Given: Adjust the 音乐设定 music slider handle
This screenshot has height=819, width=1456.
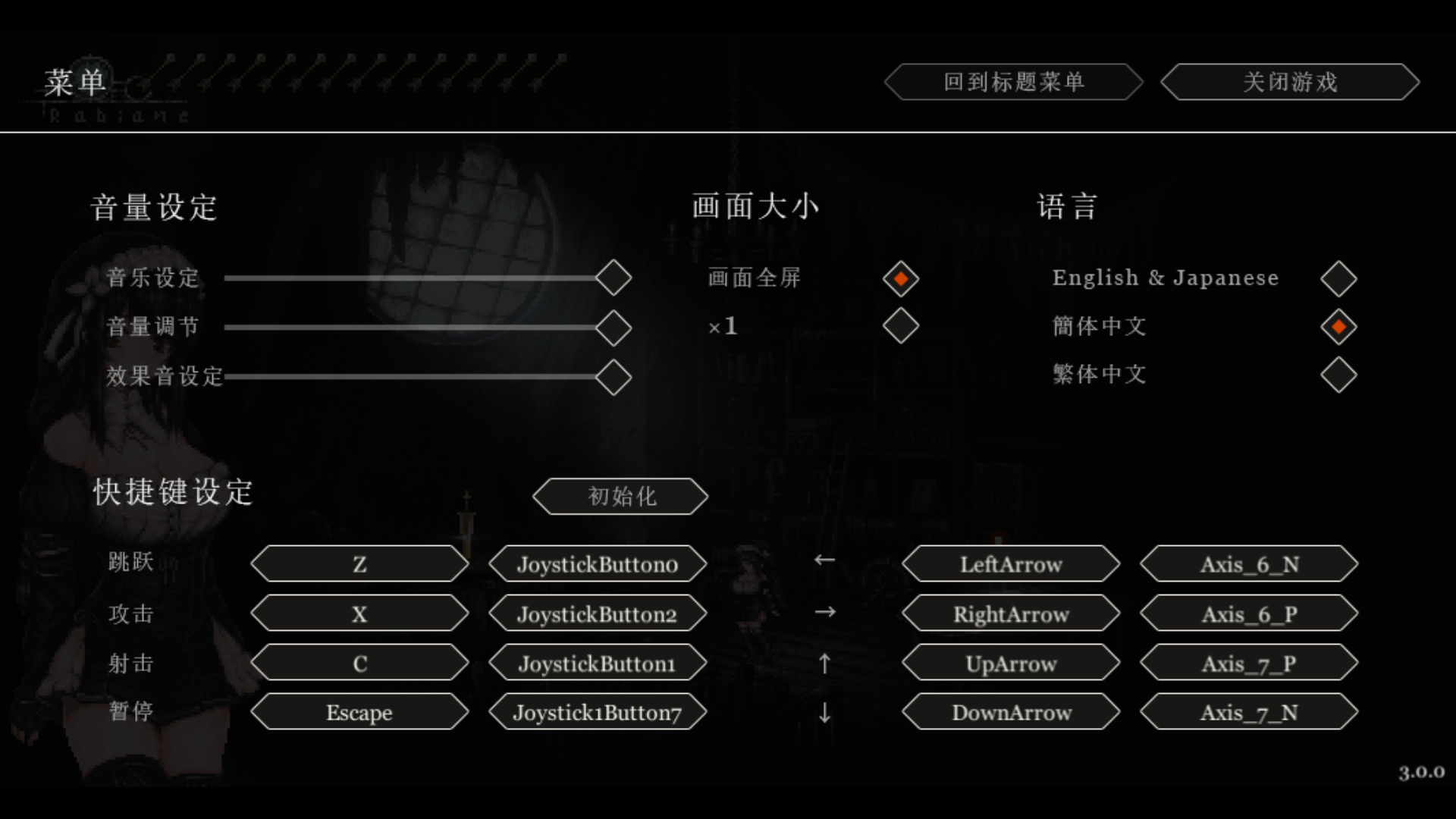Looking at the screenshot, I should 613,278.
